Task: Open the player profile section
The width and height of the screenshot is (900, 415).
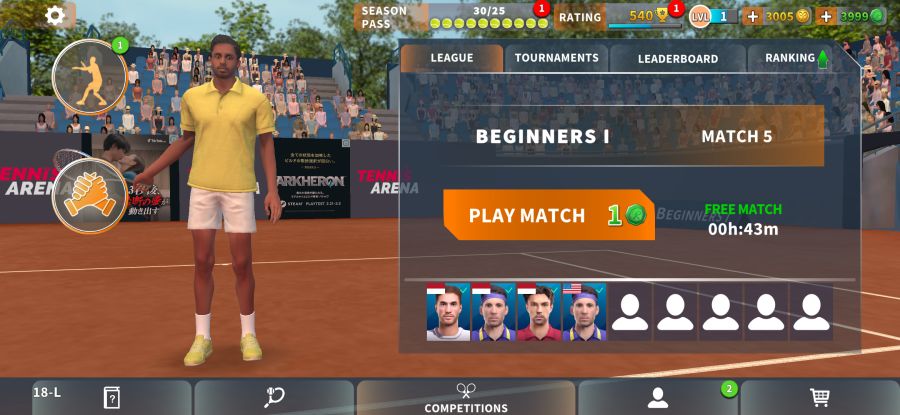Action: point(658,397)
